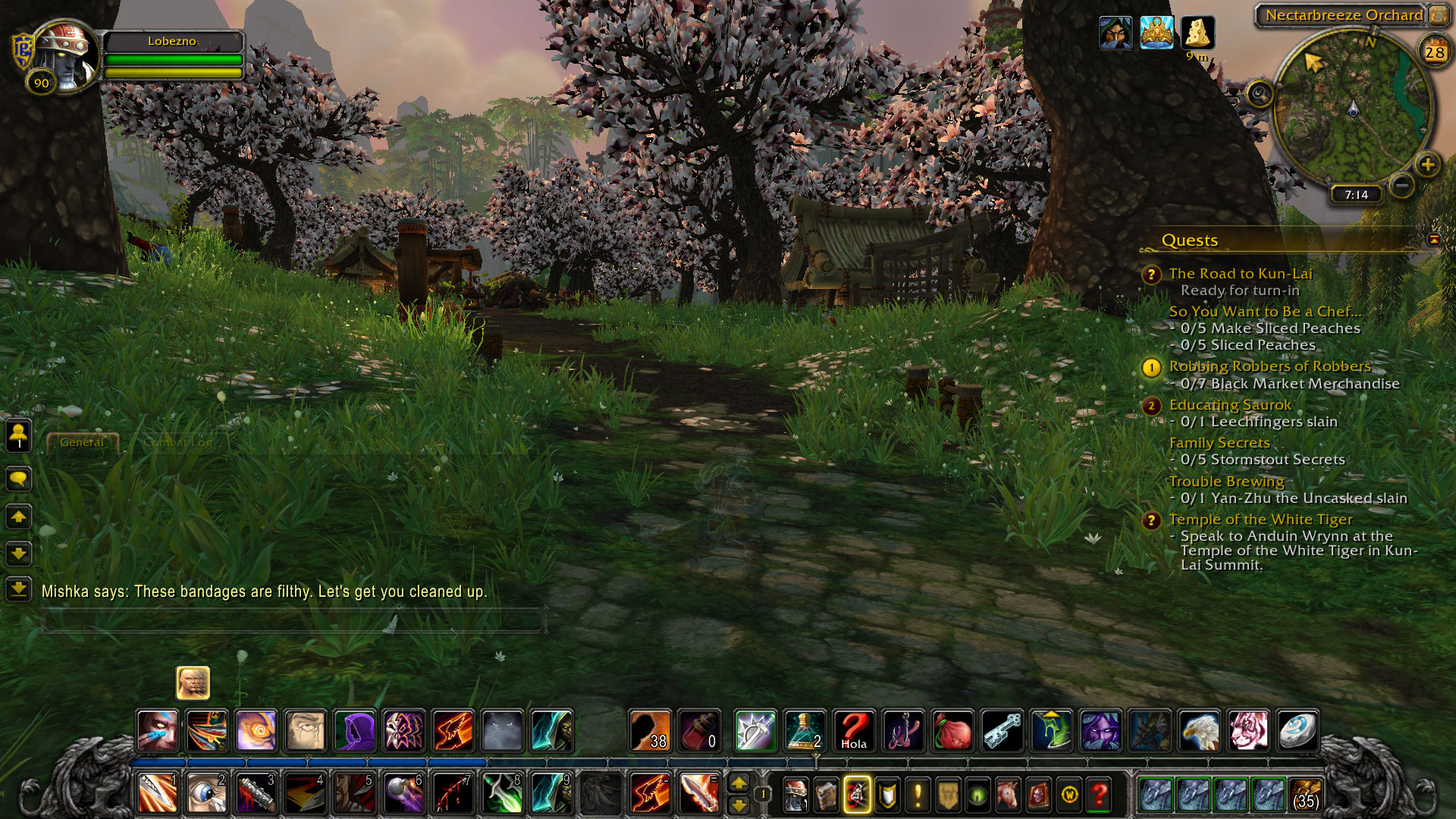Open the chat speech bubble menu

(x=18, y=479)
